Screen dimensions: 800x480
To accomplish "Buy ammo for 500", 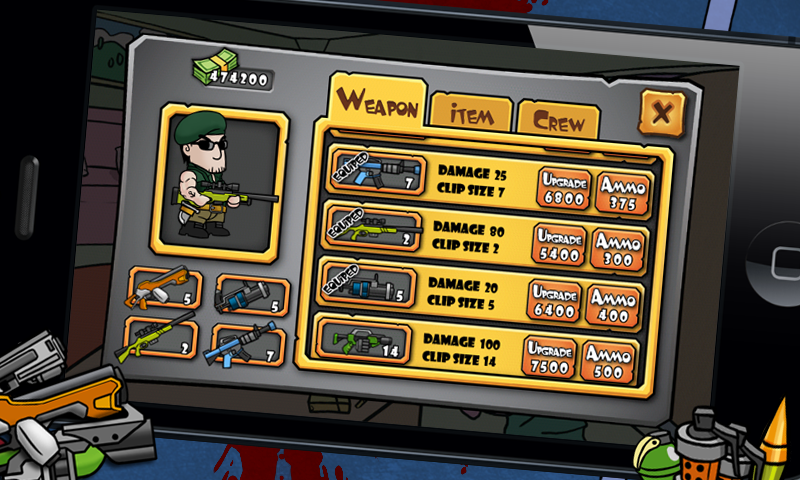I will tap(608, 362).
